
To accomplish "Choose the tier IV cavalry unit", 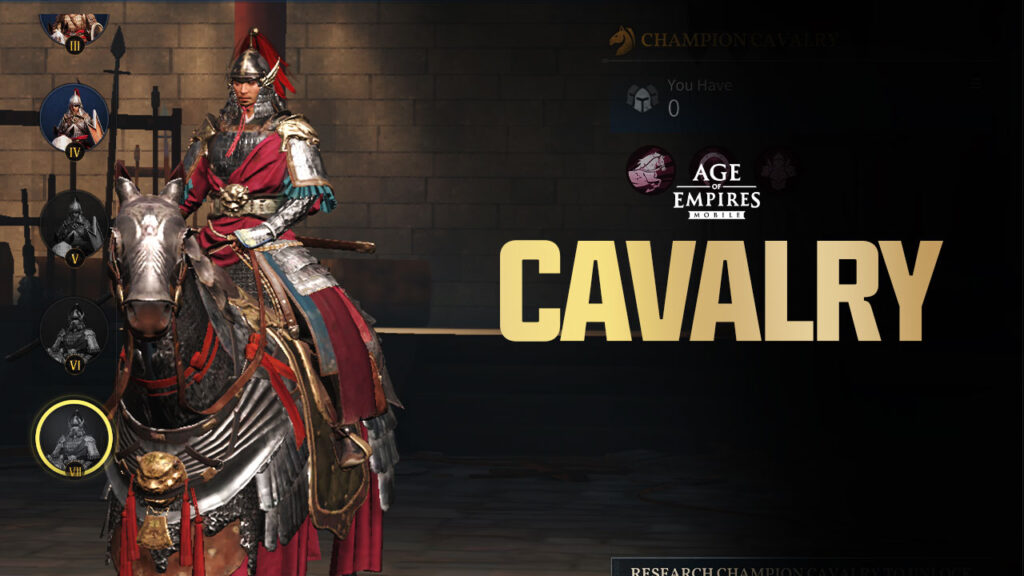I will coord(74,118).
